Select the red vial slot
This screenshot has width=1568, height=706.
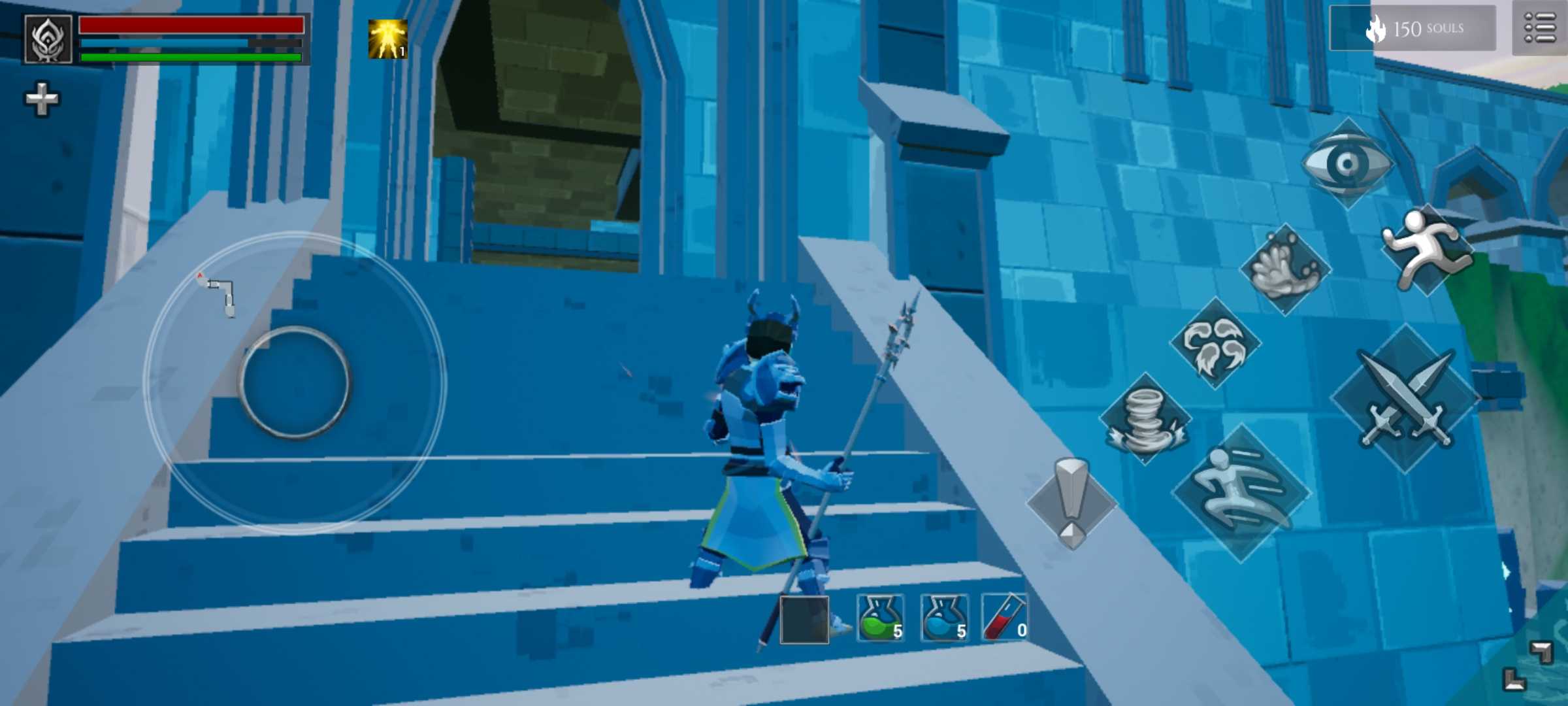[1004, 618]
